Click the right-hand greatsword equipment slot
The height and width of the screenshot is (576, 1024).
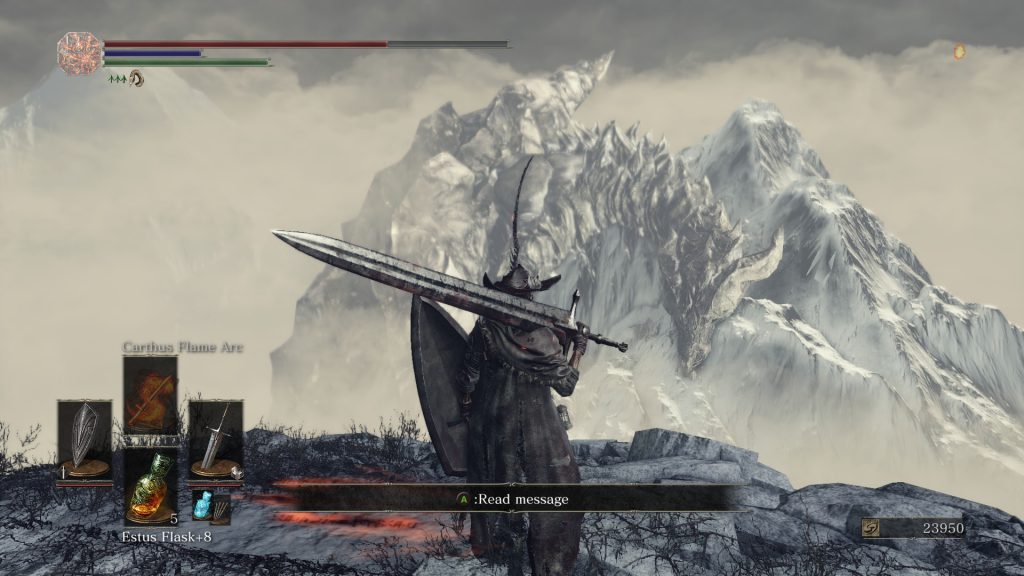pyautogui.click(x=216, y=438)
